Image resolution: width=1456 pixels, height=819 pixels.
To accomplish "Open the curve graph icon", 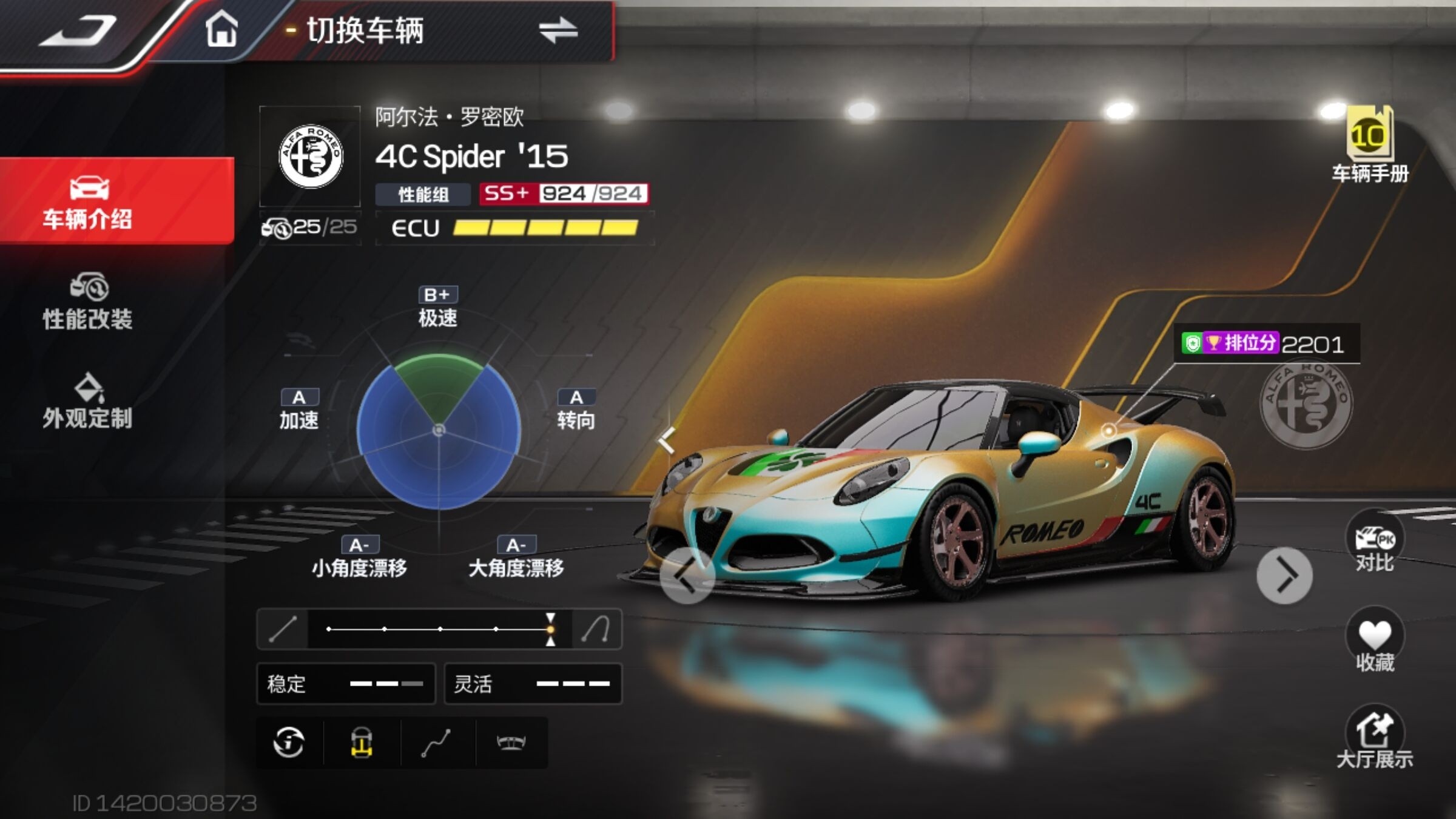I will [436, 742].
